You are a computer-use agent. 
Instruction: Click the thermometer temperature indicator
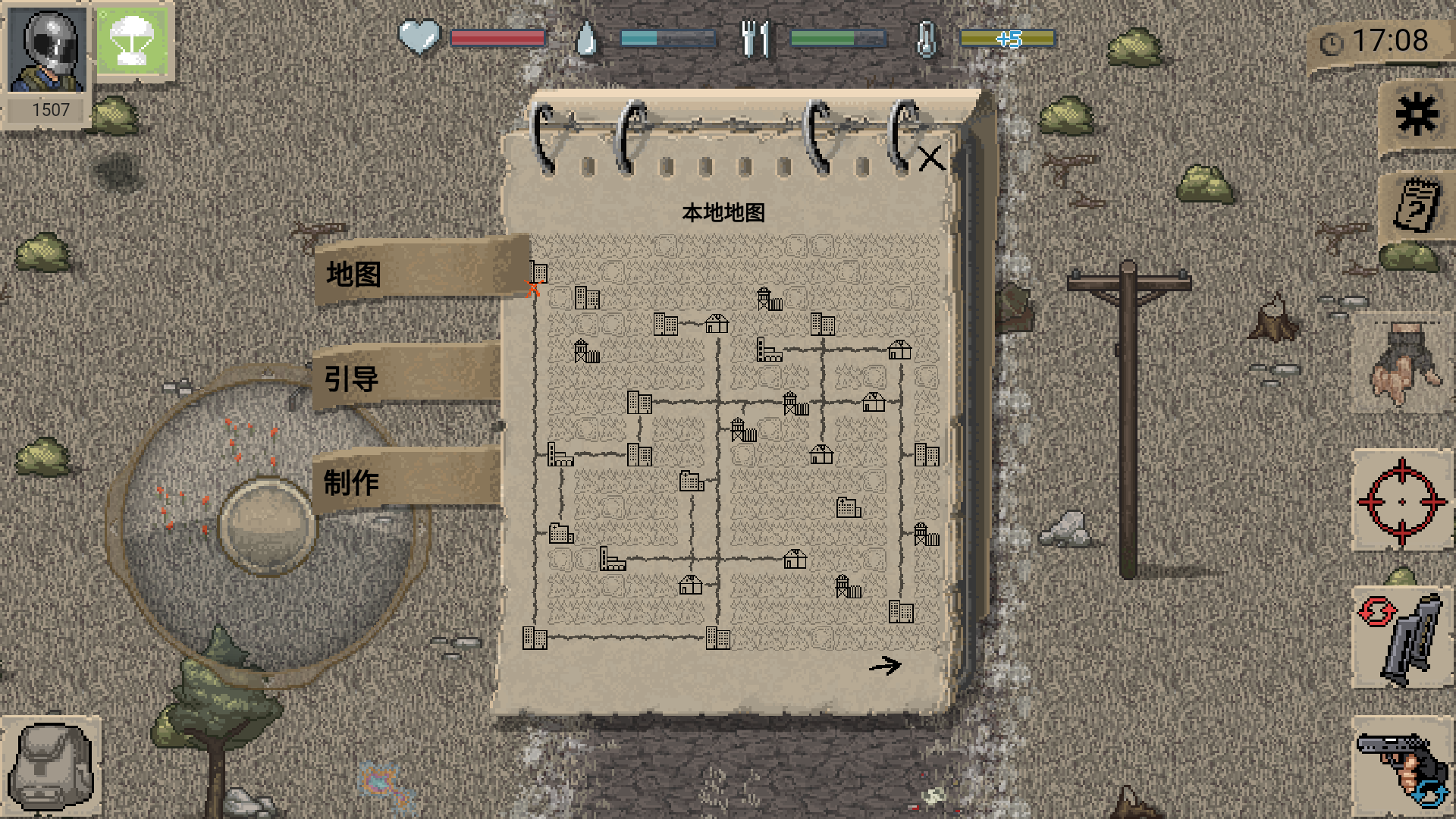(925, 36)
